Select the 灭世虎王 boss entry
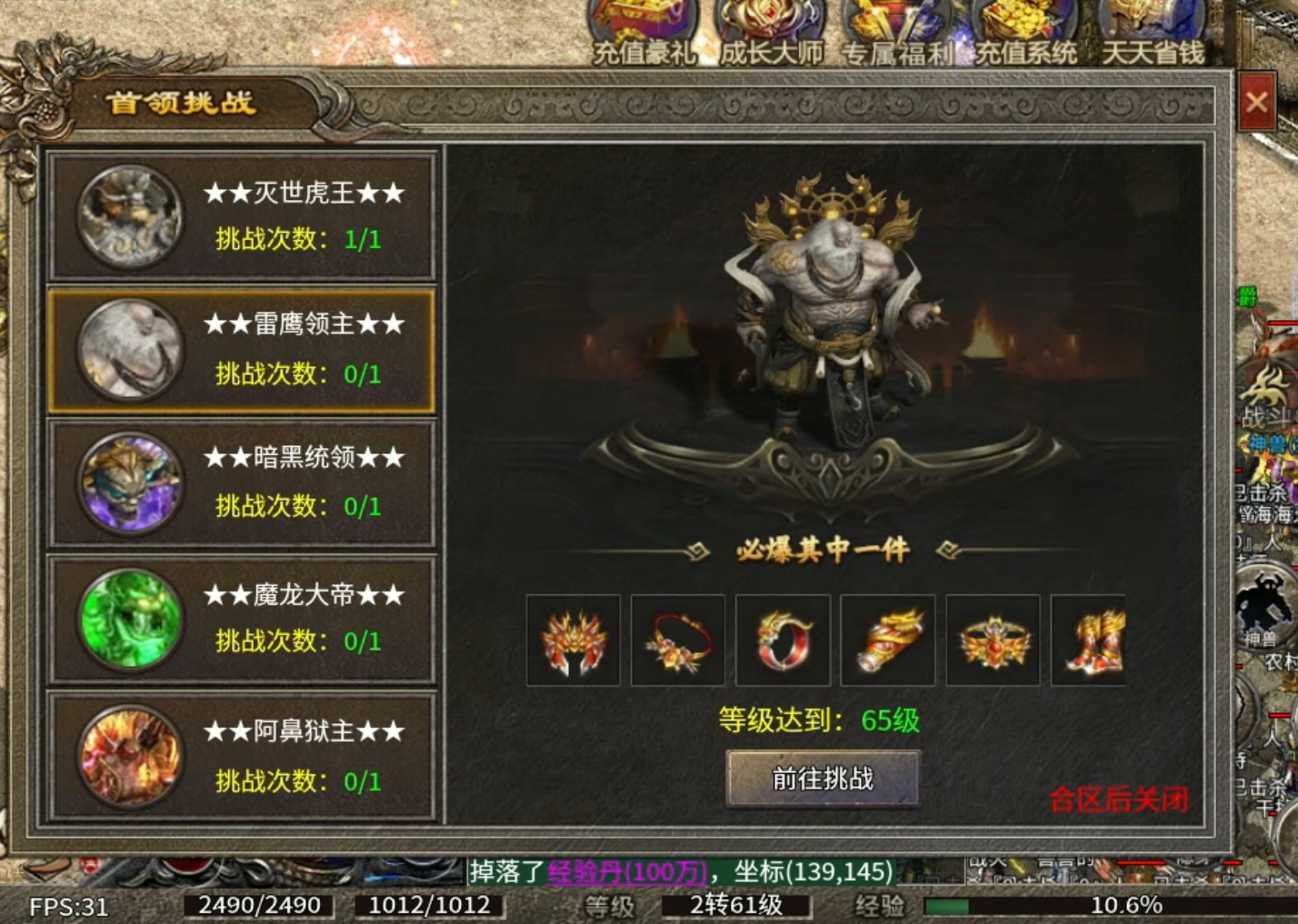Image resolution: width=1298 pixels, height=924 pixels. pyautogui.click(x=242, y=216)
